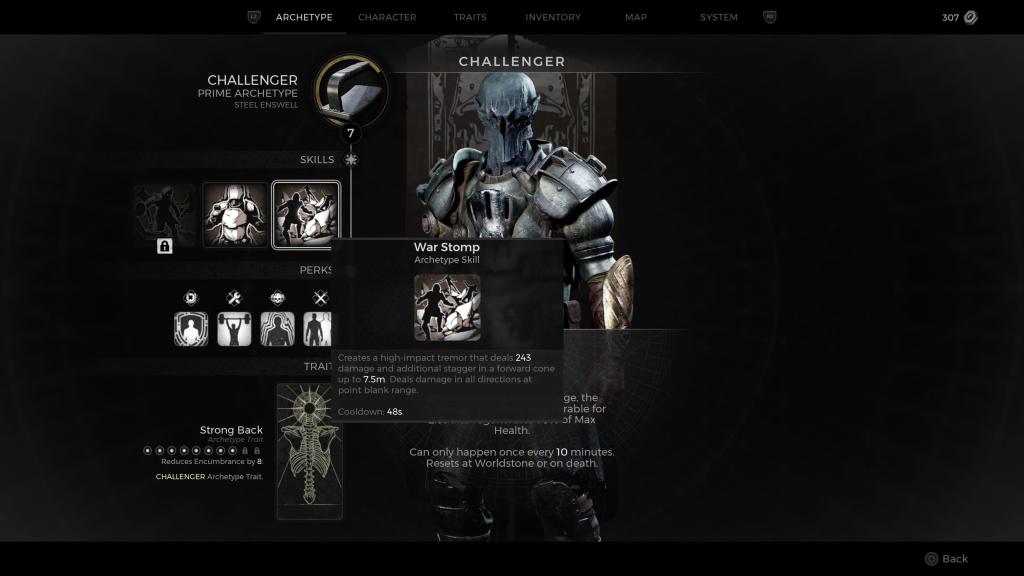Go to the Inventory tab
This screenshot has height=576, width=1024.
[x=553, y=17]
